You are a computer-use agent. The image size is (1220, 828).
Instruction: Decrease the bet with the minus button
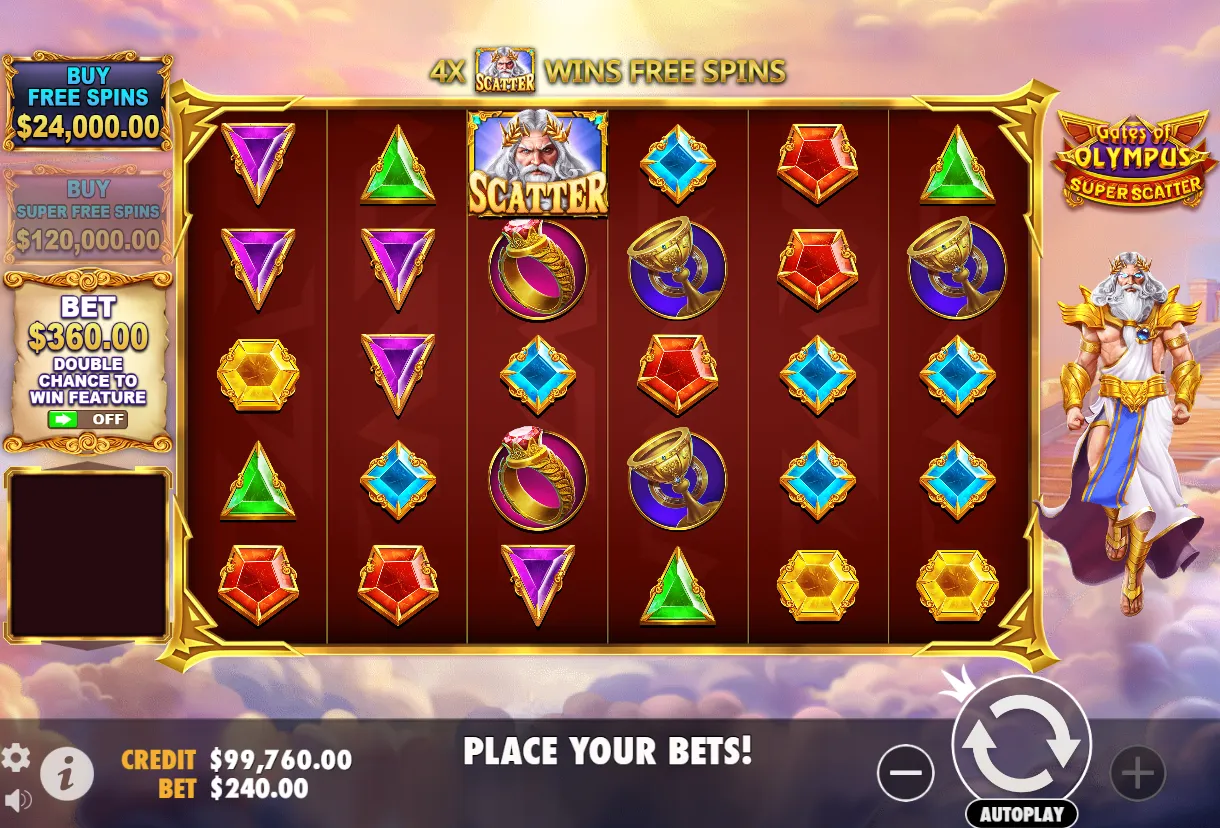point(905,773)
